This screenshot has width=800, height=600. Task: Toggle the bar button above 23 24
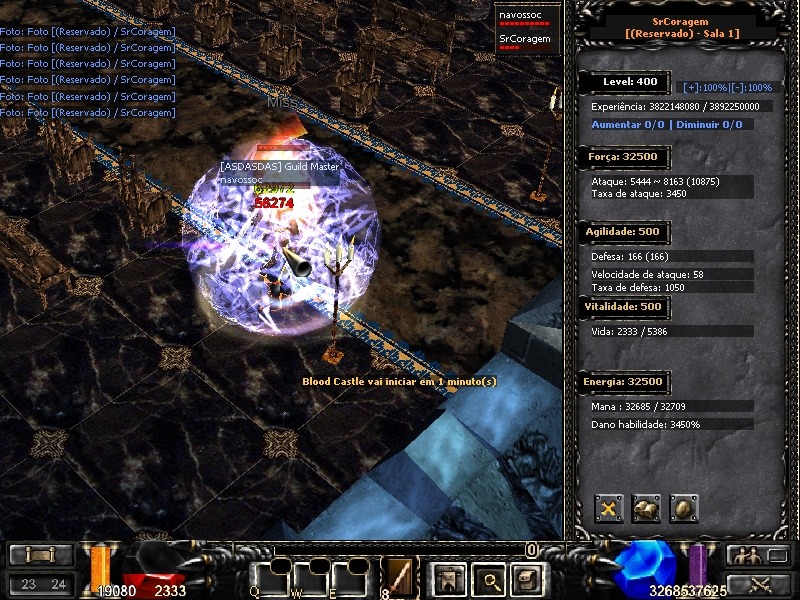(x=41, y=555)
